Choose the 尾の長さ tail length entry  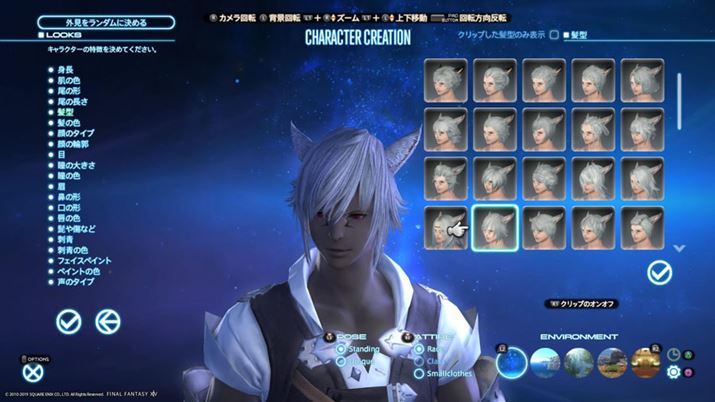(x=70, y=103)
